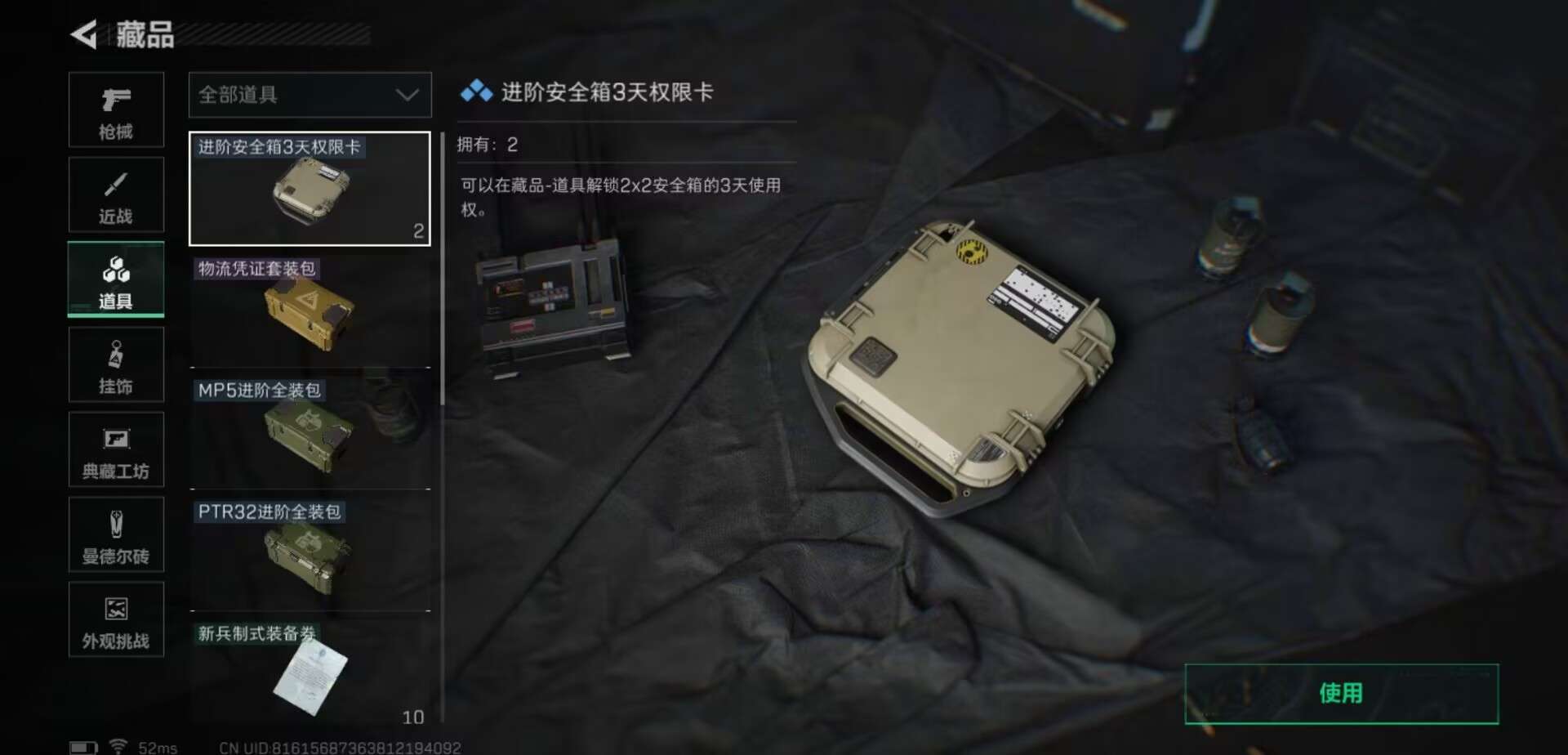Expand the item filter chevron
Viewport: 1568px width, 755px height.
point(408,95)
